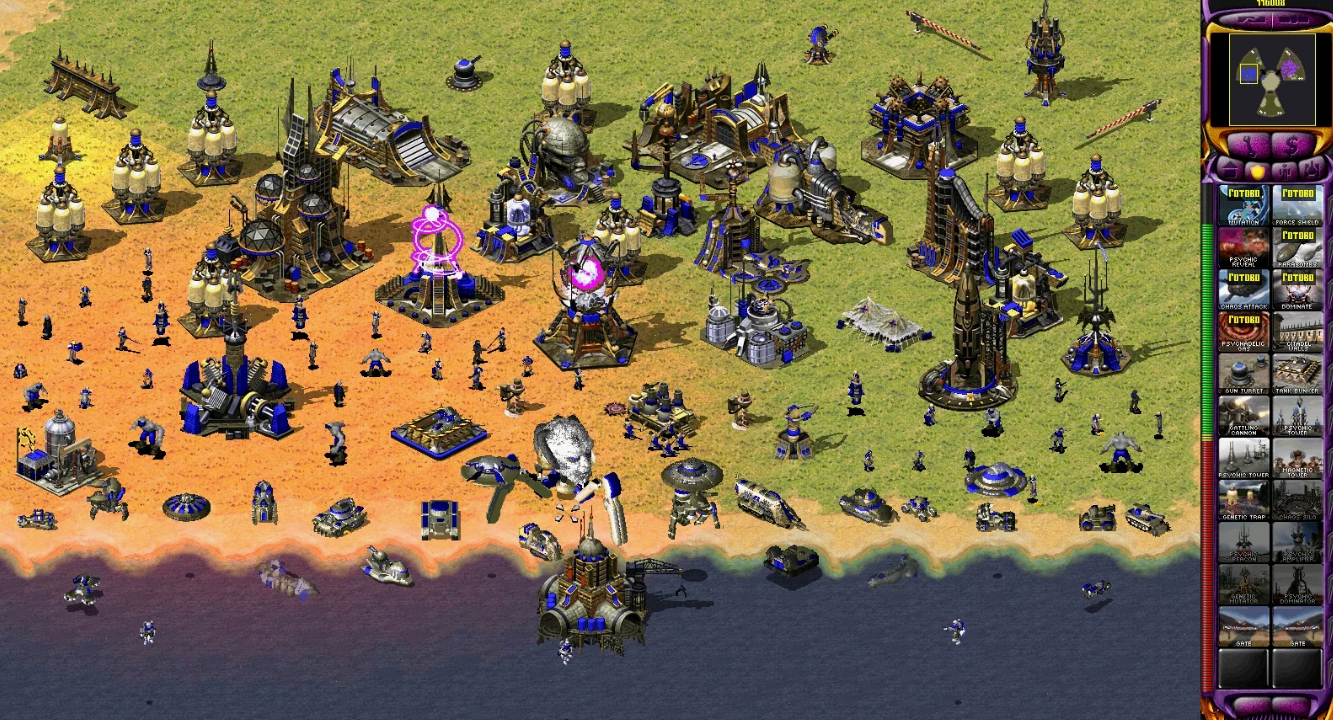Build Citadel Walls from the sidebar
This screenshot has height=720, width=1333.
[x=1297, y=331]
